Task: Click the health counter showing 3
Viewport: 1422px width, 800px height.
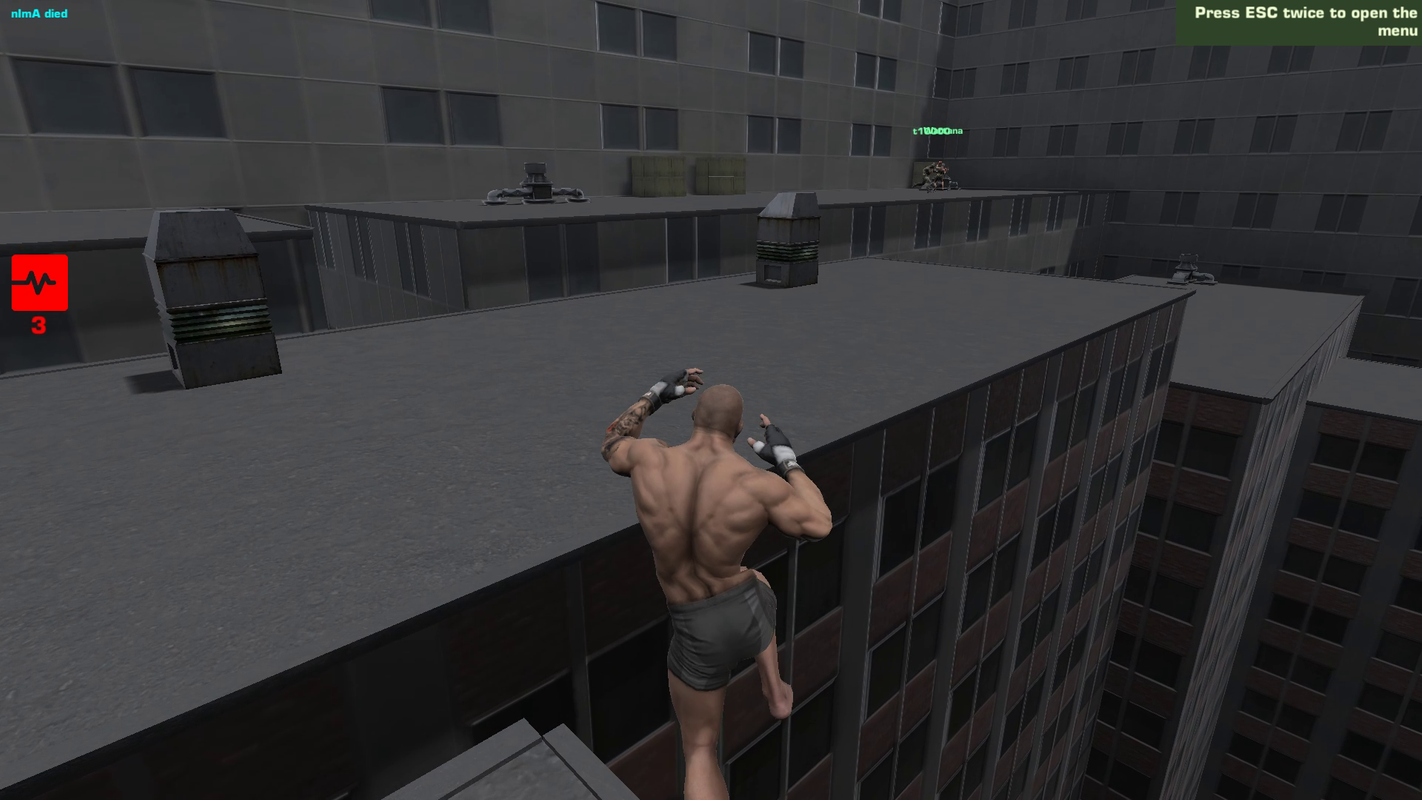Action: tap(38, 325)
